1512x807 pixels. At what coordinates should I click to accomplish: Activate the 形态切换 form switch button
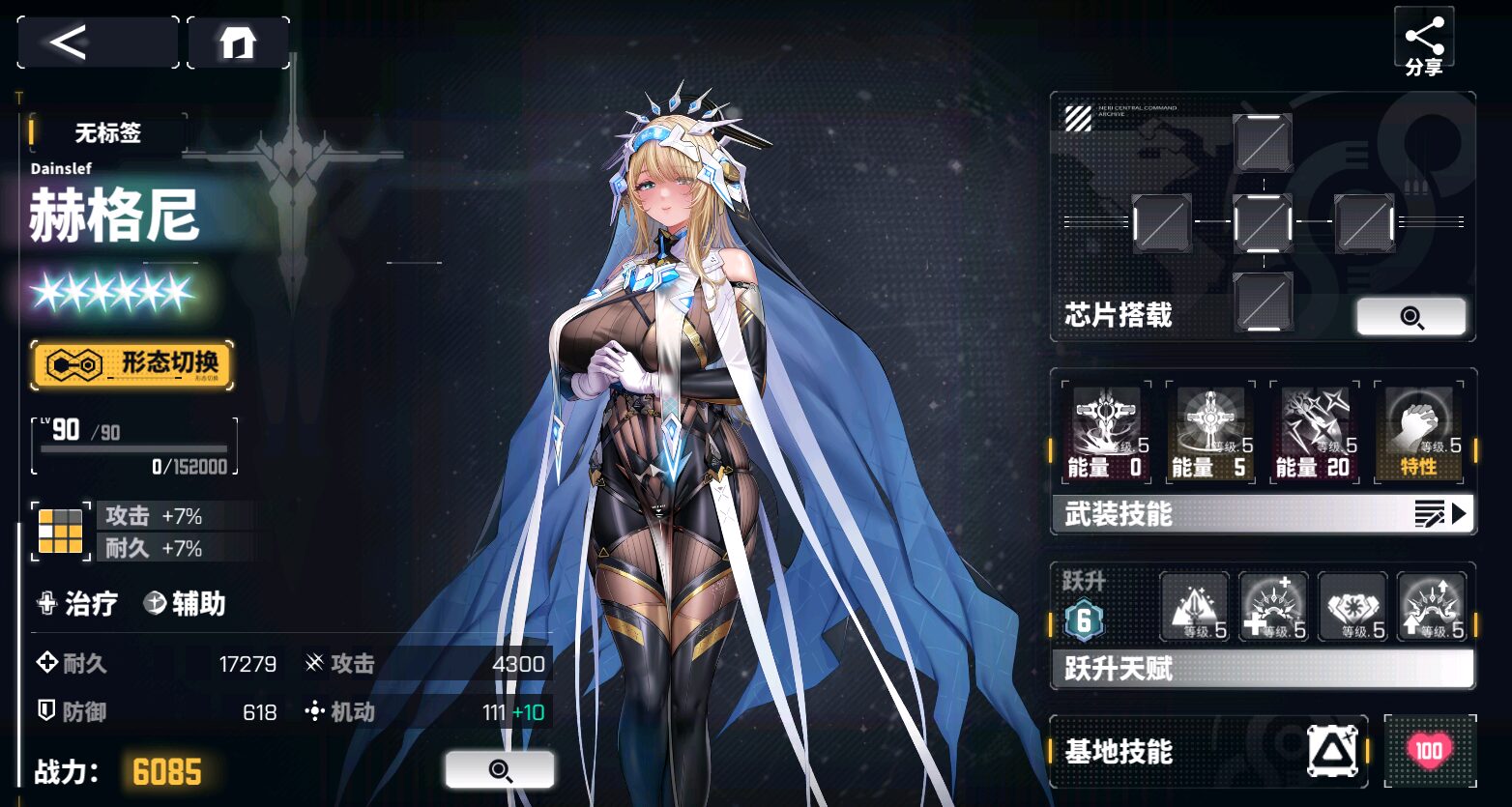pyautogui.click(x=132, y=364)
